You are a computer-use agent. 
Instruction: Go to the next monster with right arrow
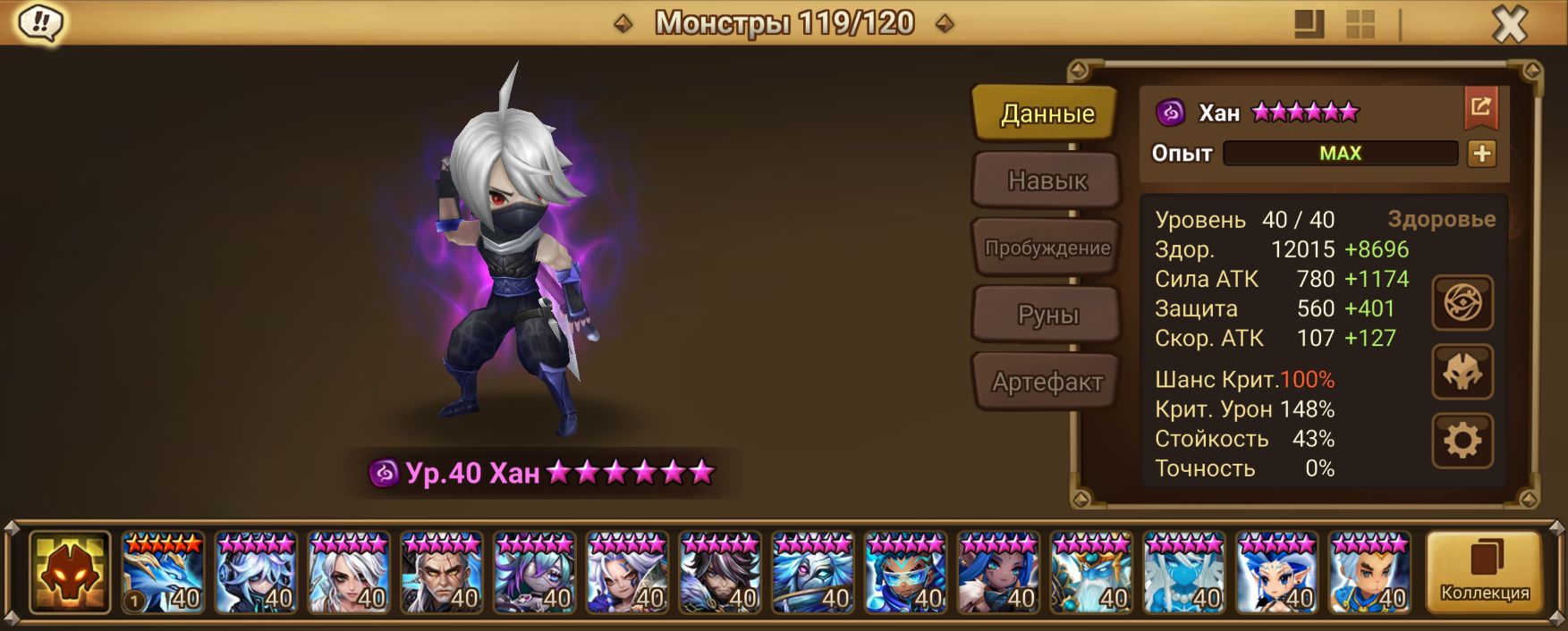pos(944,23)
